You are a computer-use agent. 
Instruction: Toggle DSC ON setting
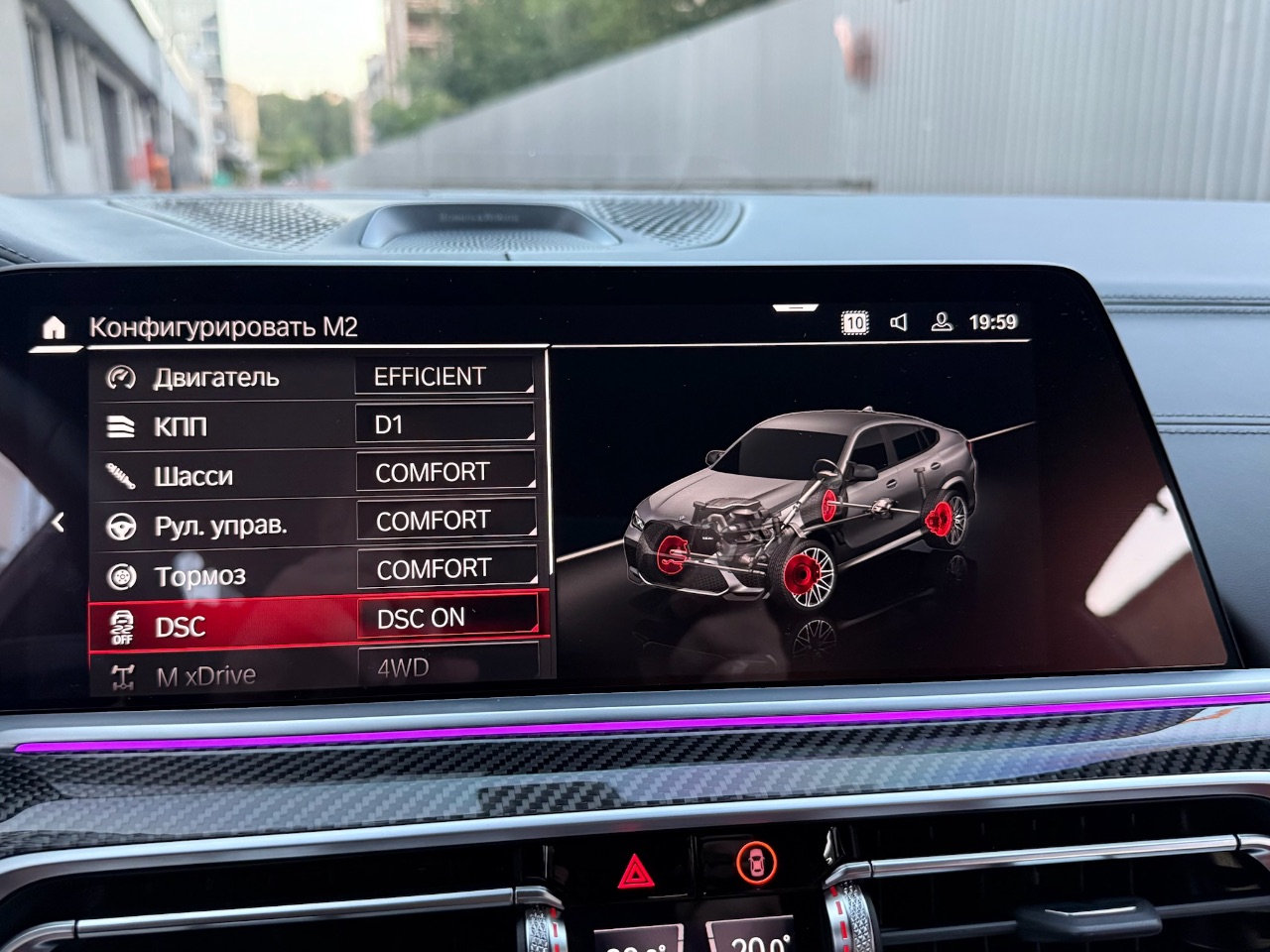445,617
